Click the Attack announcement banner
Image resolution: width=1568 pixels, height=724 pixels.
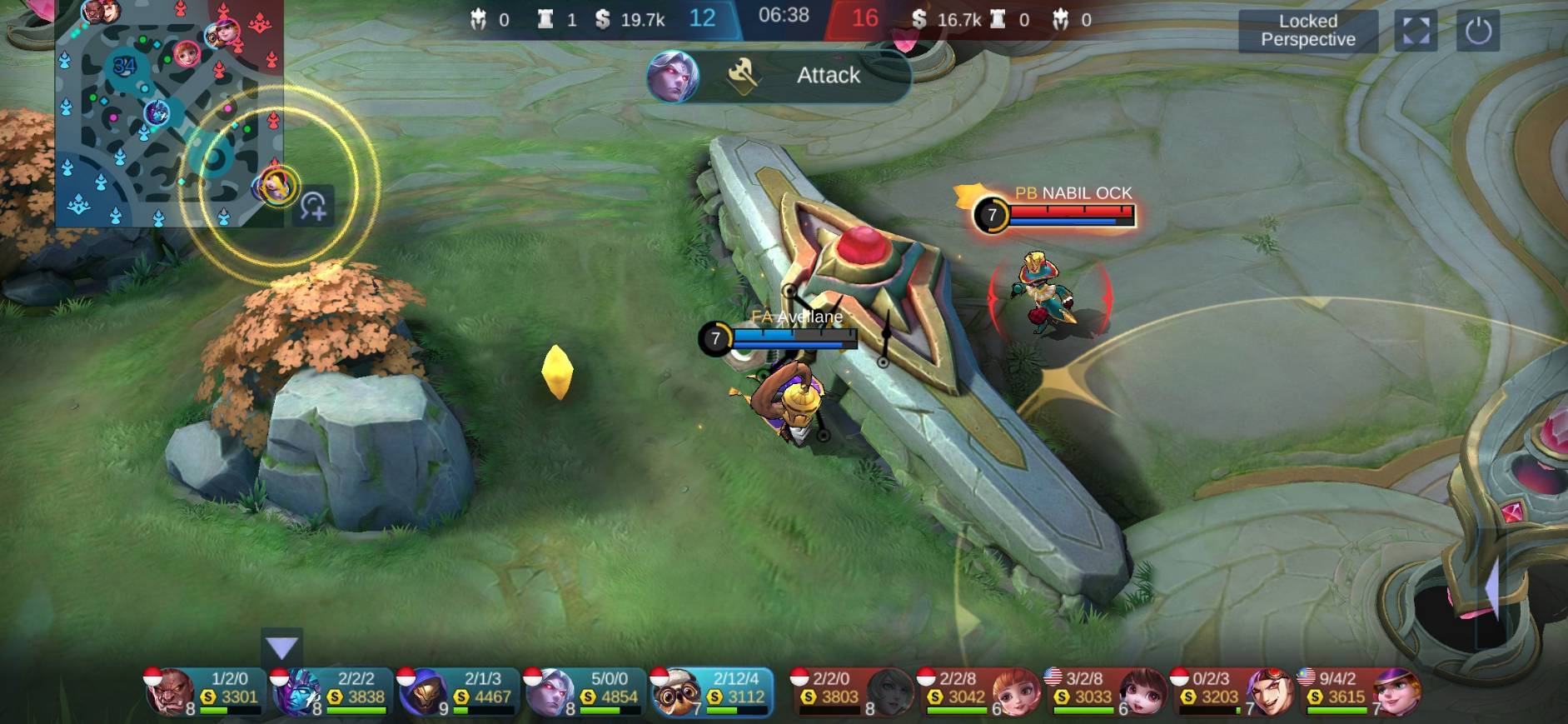pyautogui.click(x=829, y=75)
